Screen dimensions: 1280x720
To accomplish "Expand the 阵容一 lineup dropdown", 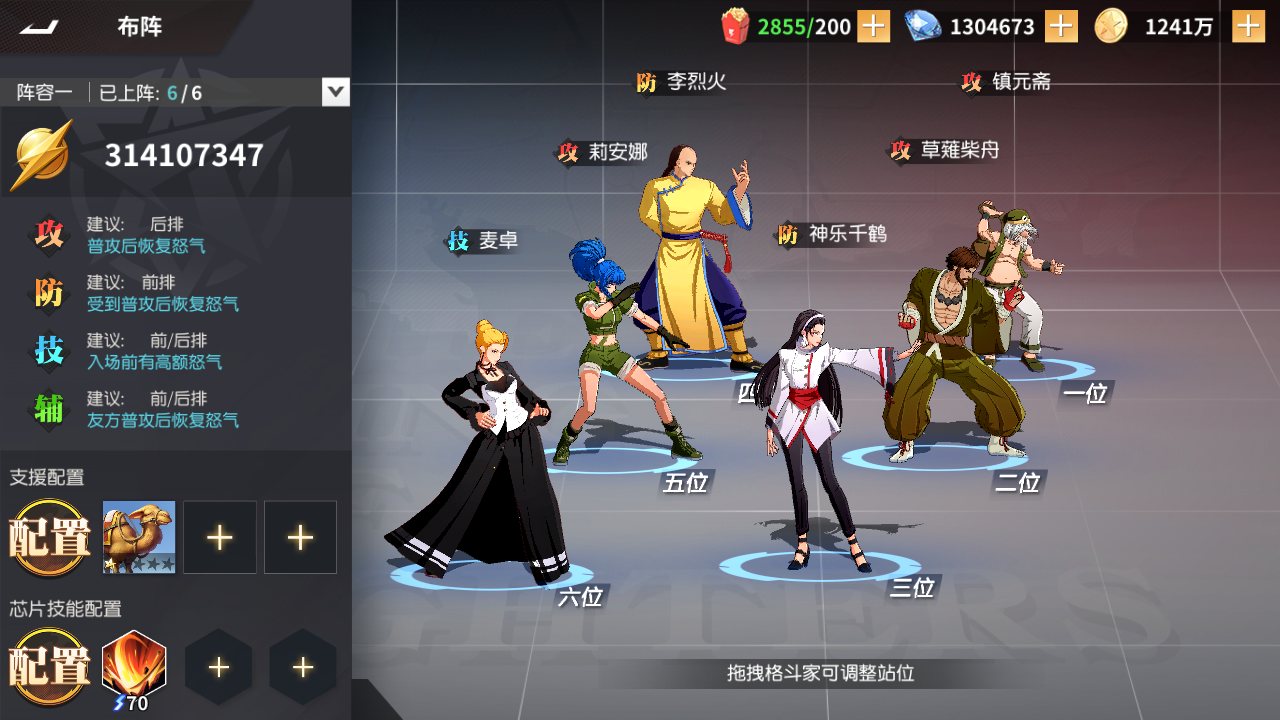I will (337, 92).
